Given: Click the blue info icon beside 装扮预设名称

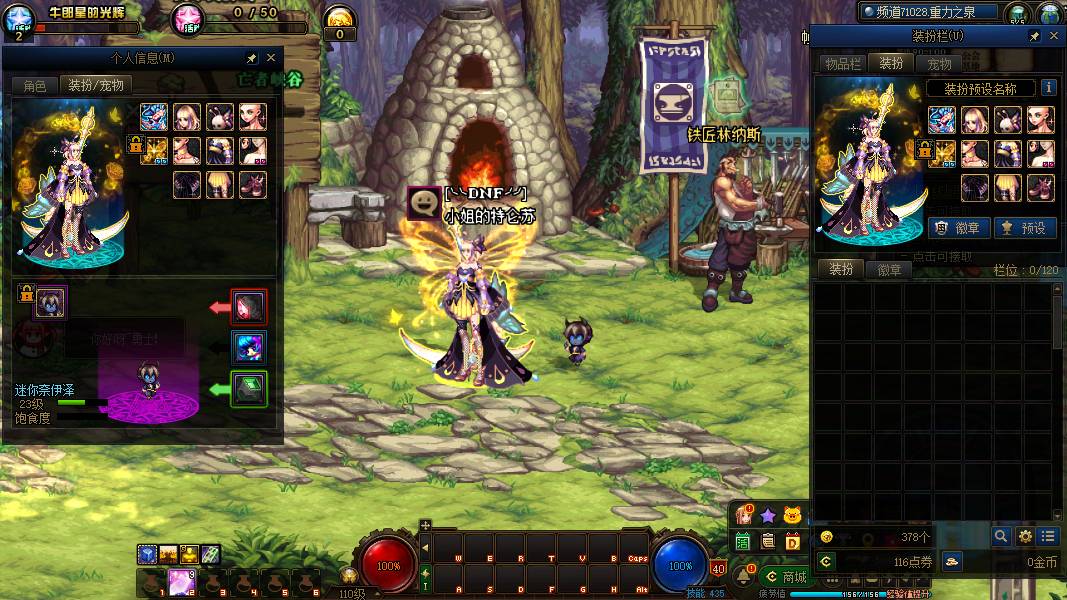Looking at the screenshot, I should (x=1048, y=88).
